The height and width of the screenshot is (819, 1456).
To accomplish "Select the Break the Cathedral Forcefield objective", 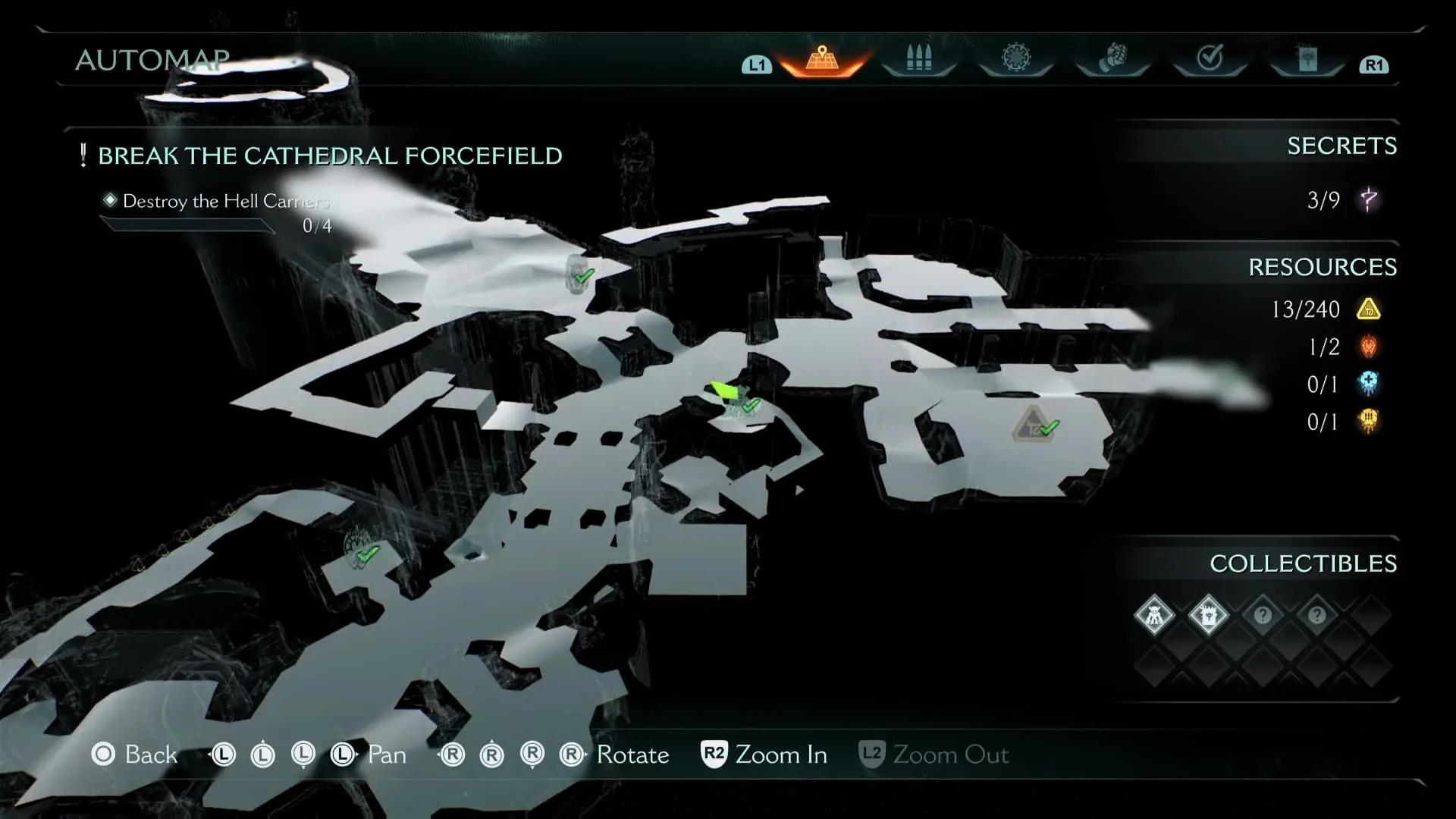I will click(330, 156).
